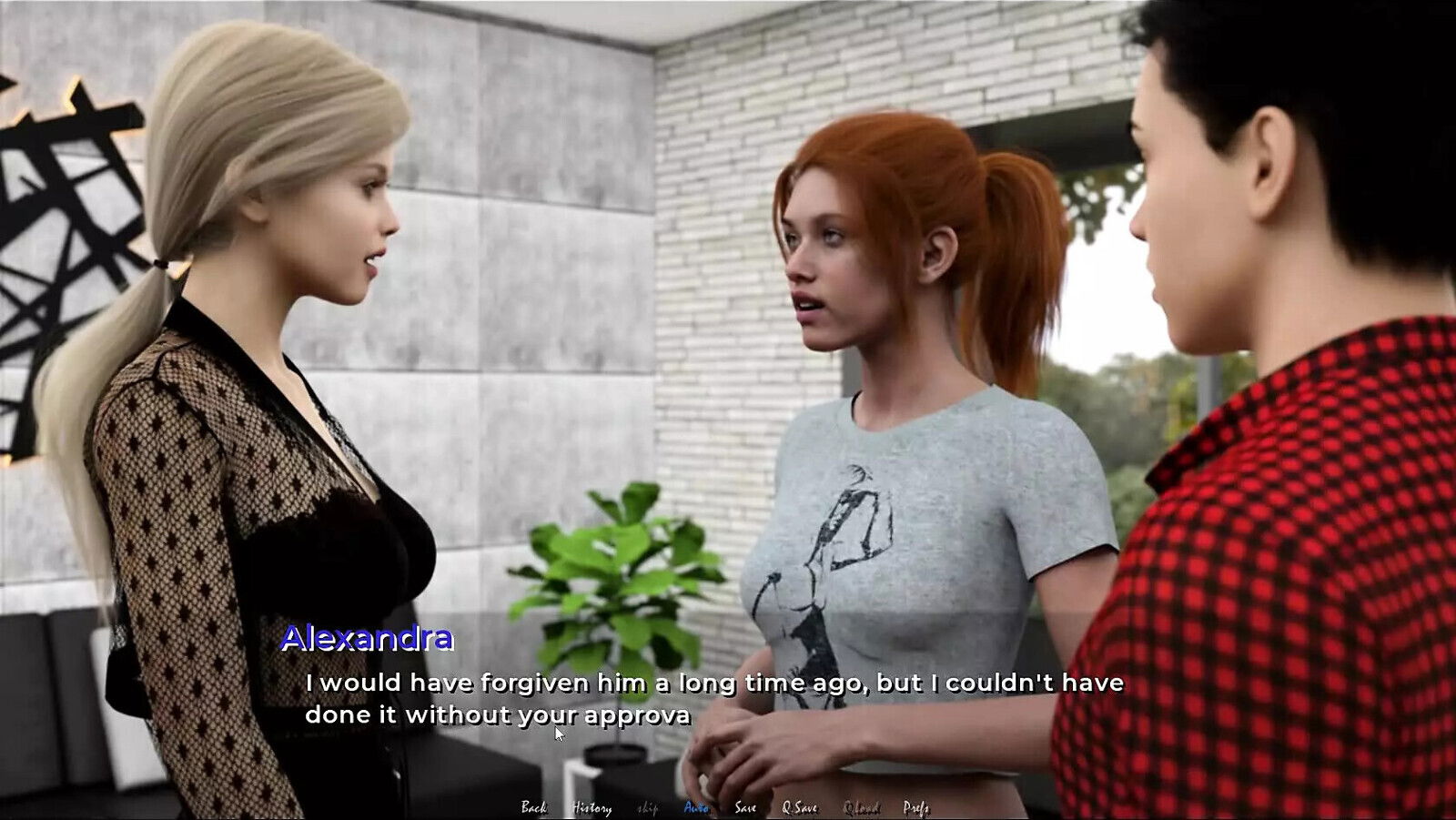Quick save with the Q.Save button
The image size is (1456, 820).
click(x=800, y=807)
